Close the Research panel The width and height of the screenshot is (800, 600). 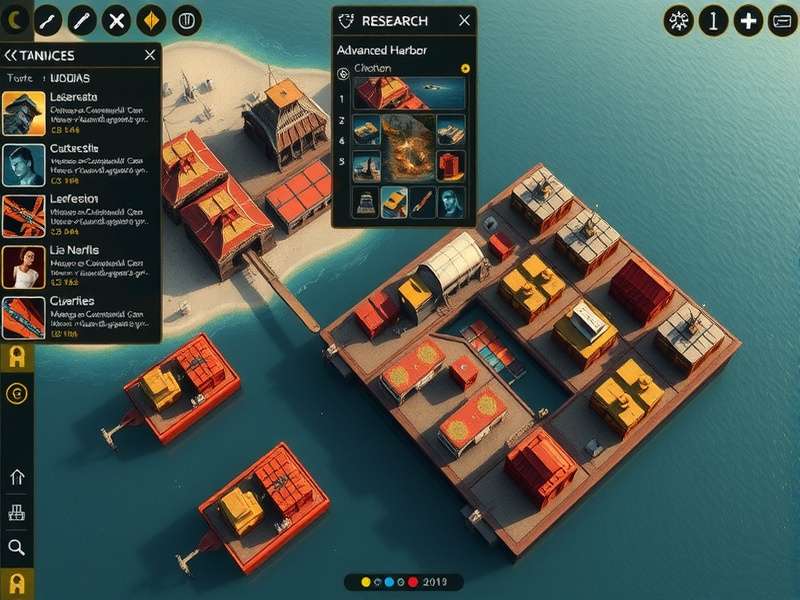coord(464,20)
